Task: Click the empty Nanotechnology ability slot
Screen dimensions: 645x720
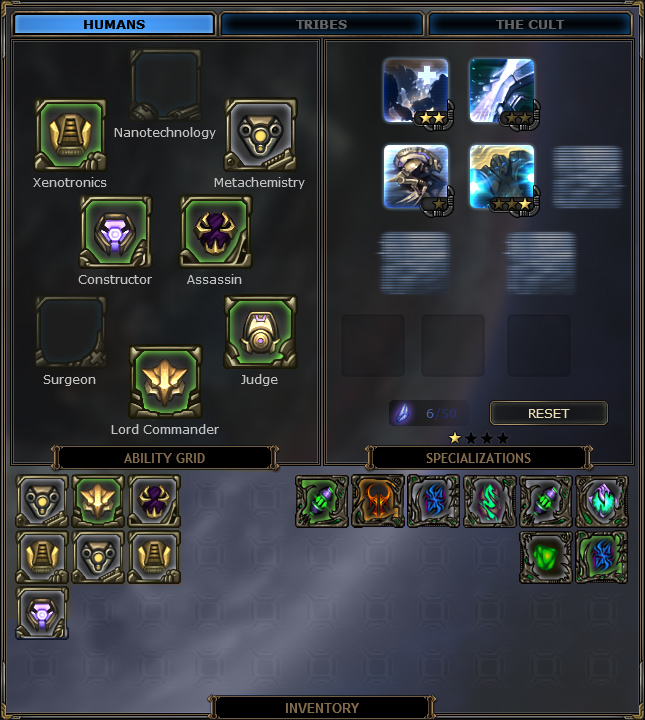Action: (165, 86)
